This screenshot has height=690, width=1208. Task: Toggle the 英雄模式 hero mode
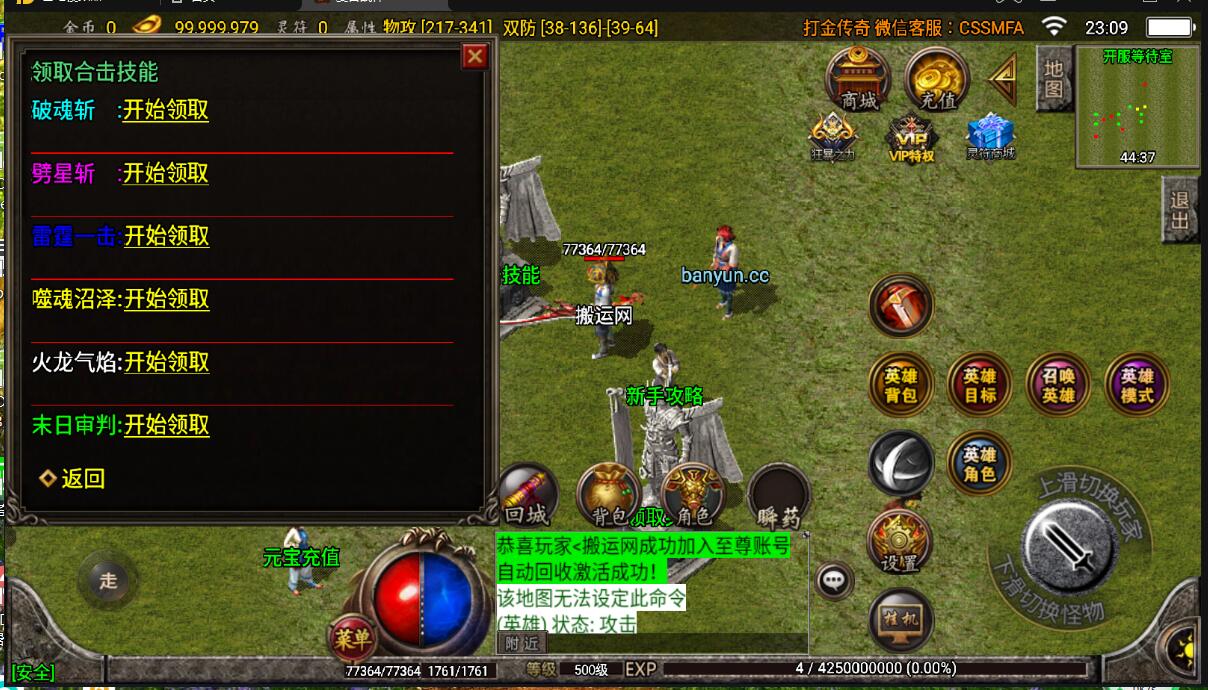(x=1136, y=385)
